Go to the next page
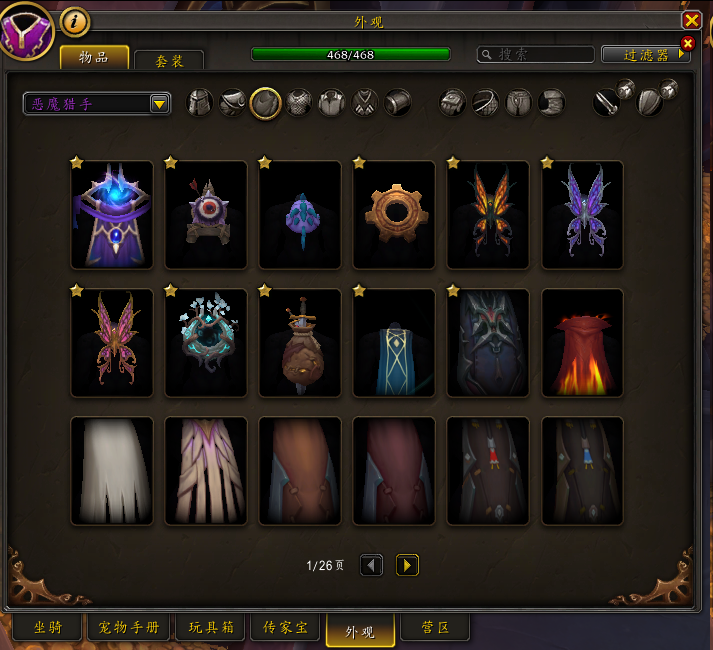713x650 pixels. [407, 565]
